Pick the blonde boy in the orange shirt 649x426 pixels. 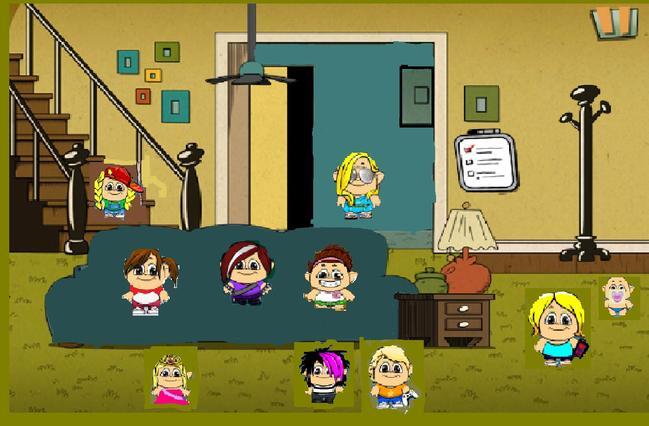[x=390, y=376]
